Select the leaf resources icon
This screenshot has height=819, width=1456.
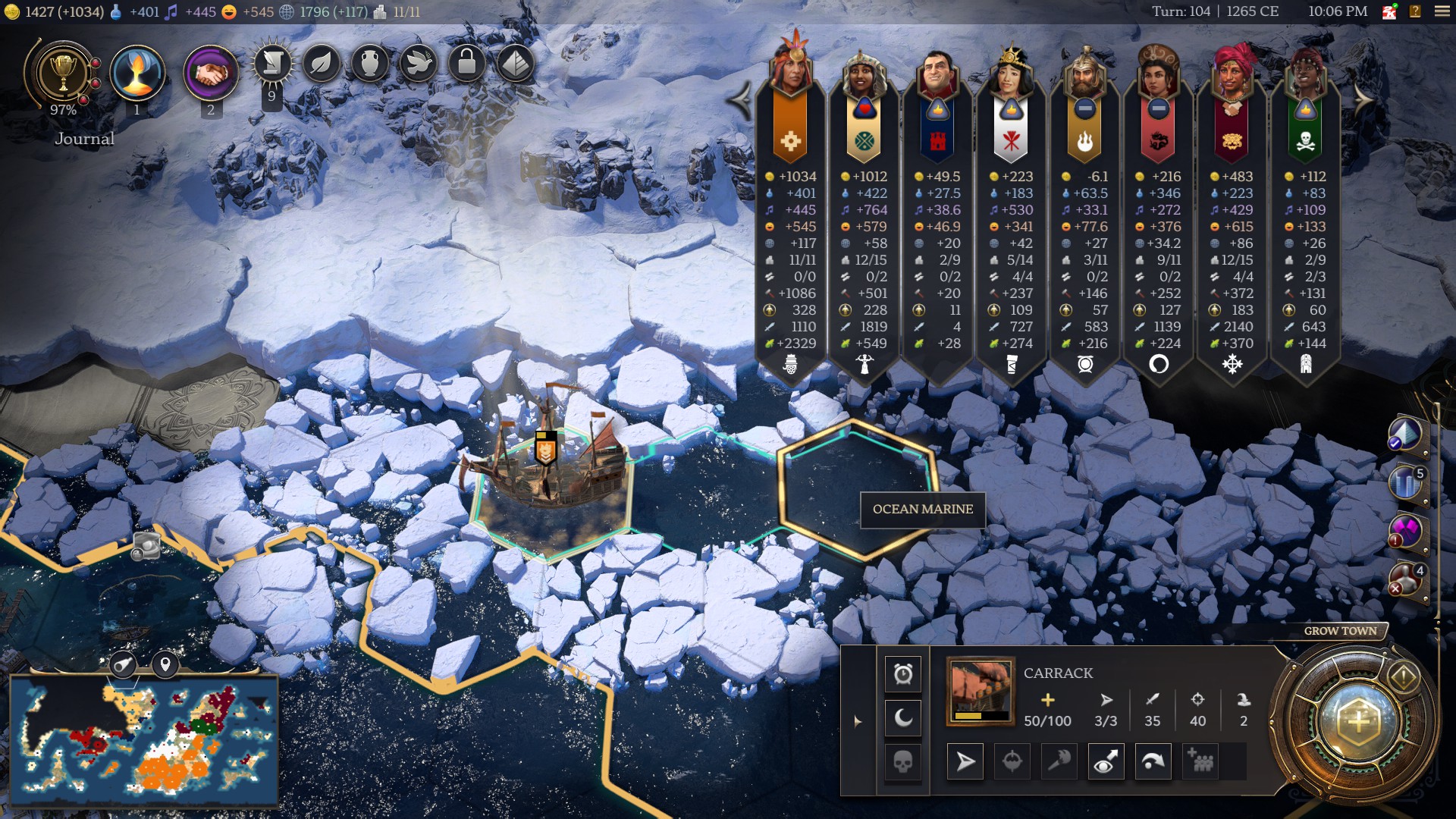pos(322,64)
